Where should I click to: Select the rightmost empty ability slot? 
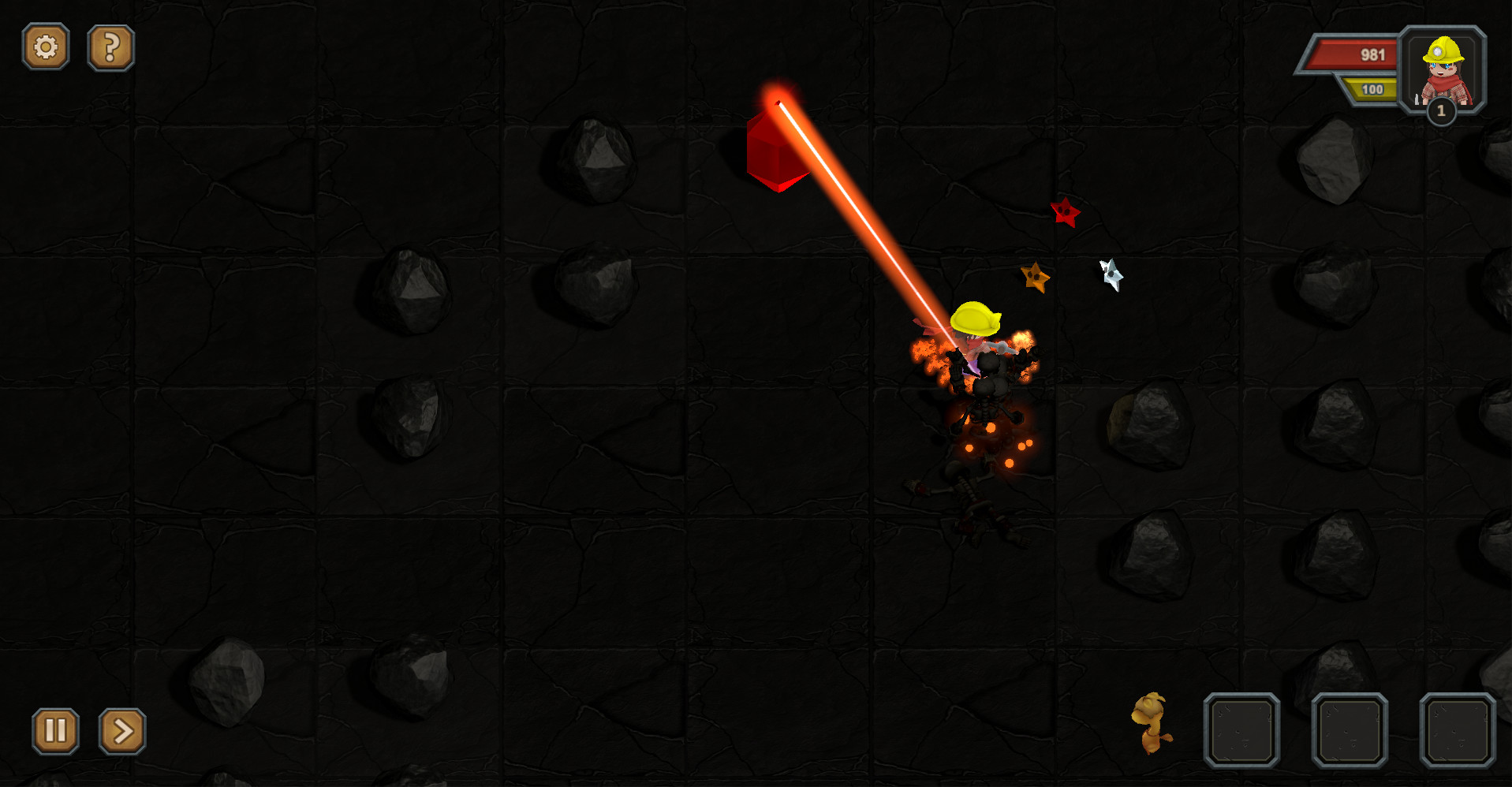click(1457, 731)
